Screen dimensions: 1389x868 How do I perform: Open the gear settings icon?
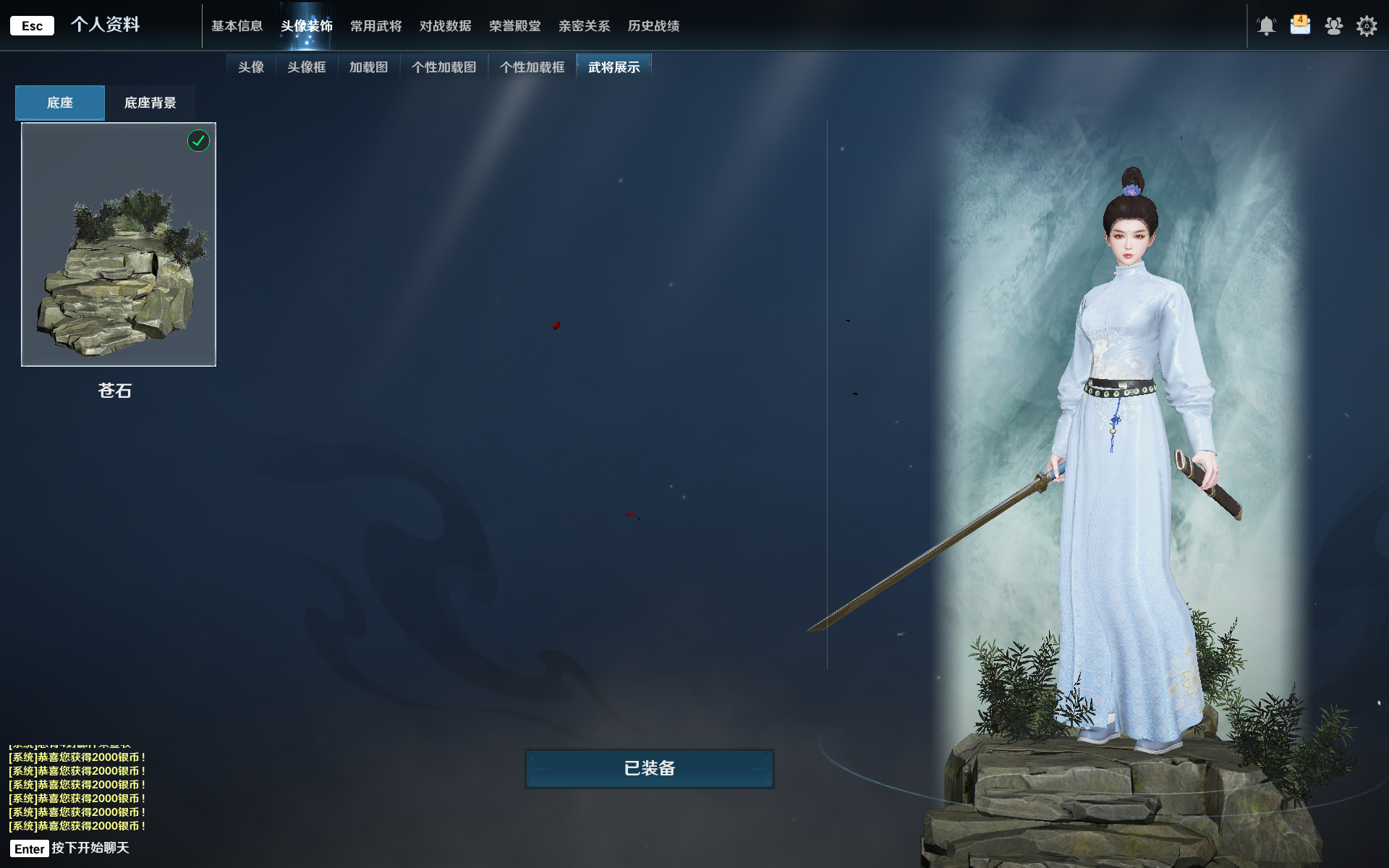[1366, 26]
